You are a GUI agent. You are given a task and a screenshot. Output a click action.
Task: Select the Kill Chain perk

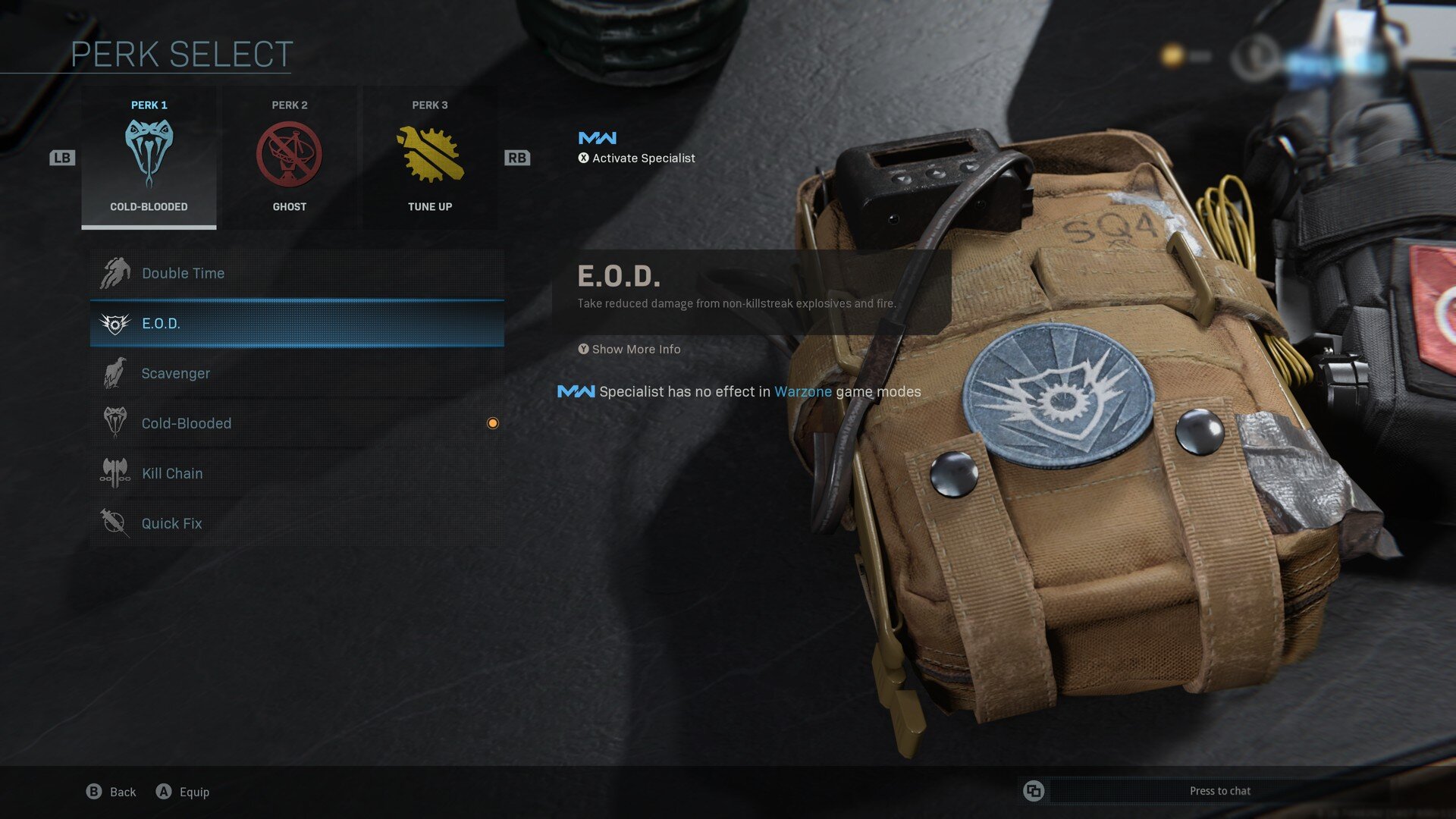coord(297,473)
